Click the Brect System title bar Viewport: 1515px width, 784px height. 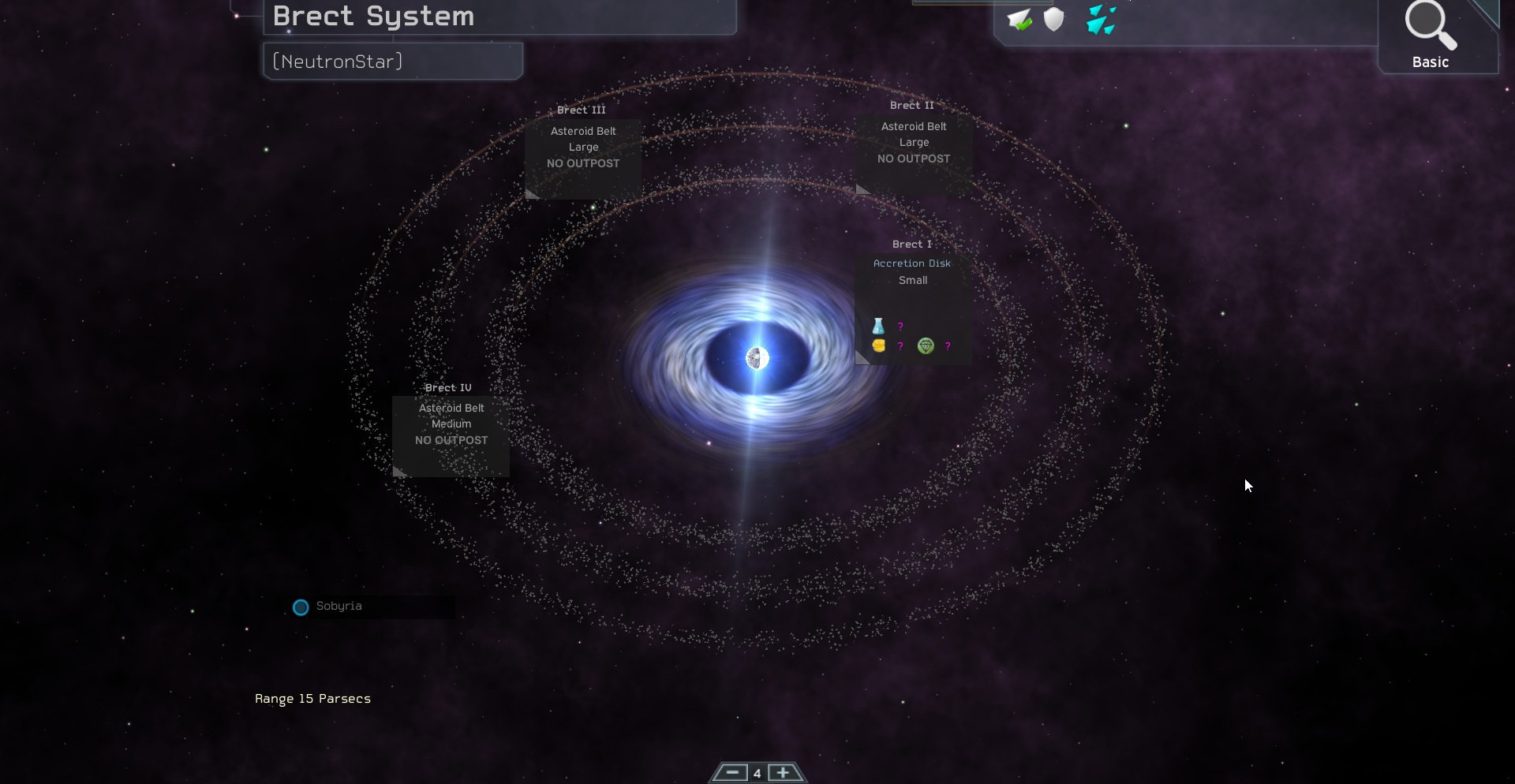[499, 17]
